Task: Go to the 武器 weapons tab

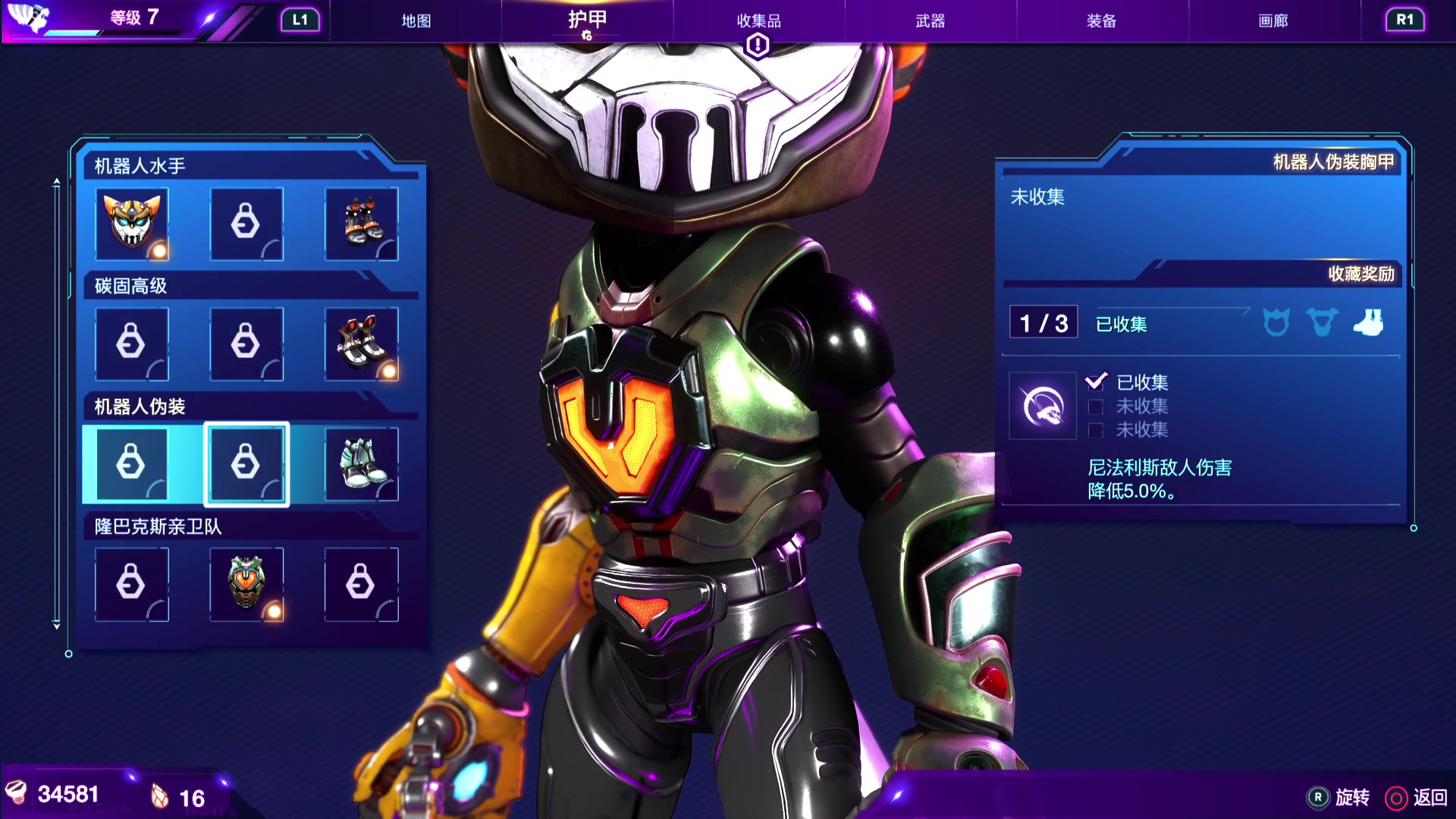Action: click(x=930, y=20)
